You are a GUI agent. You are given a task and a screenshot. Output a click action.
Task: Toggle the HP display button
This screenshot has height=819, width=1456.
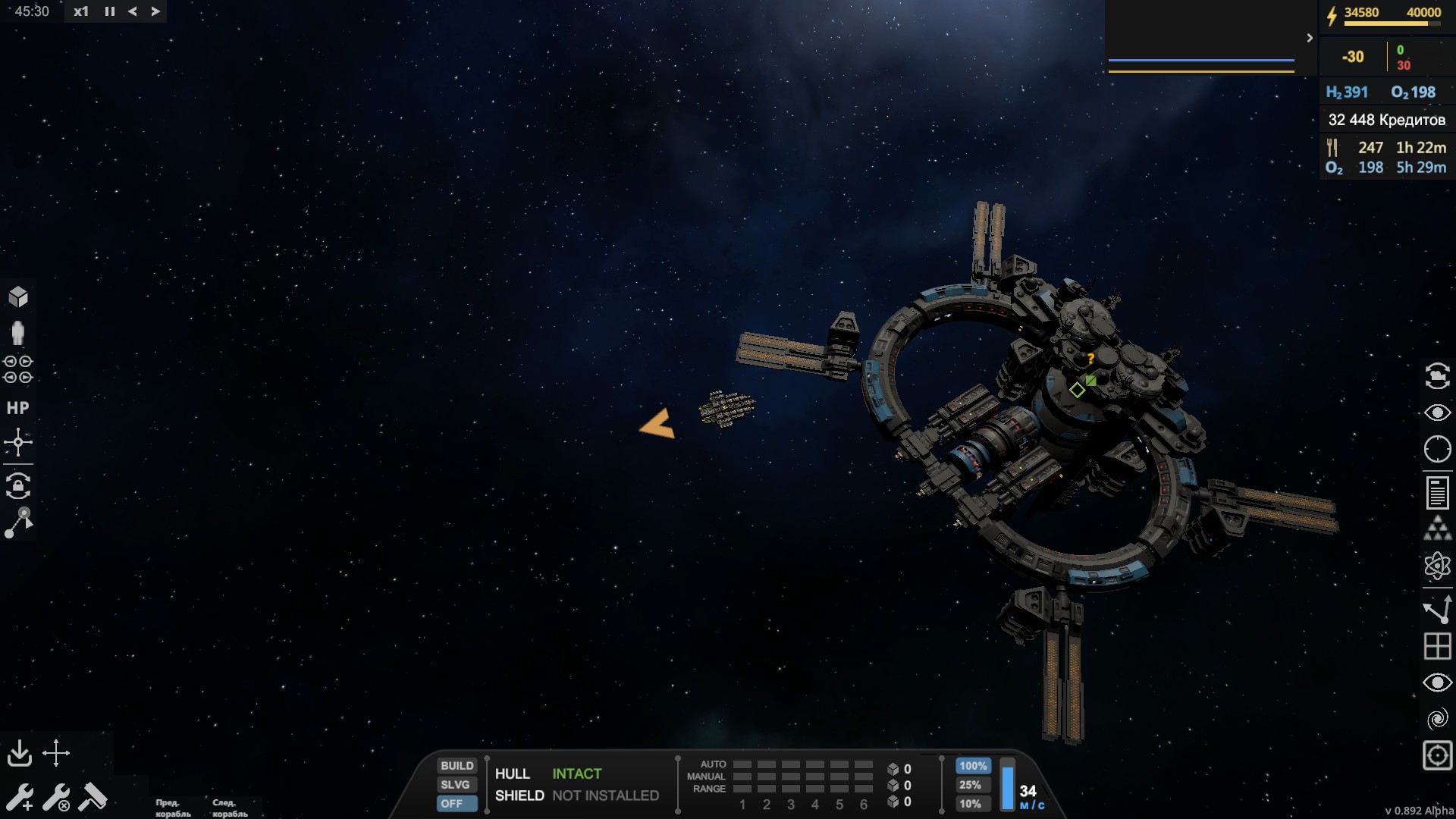click(18, 408)
